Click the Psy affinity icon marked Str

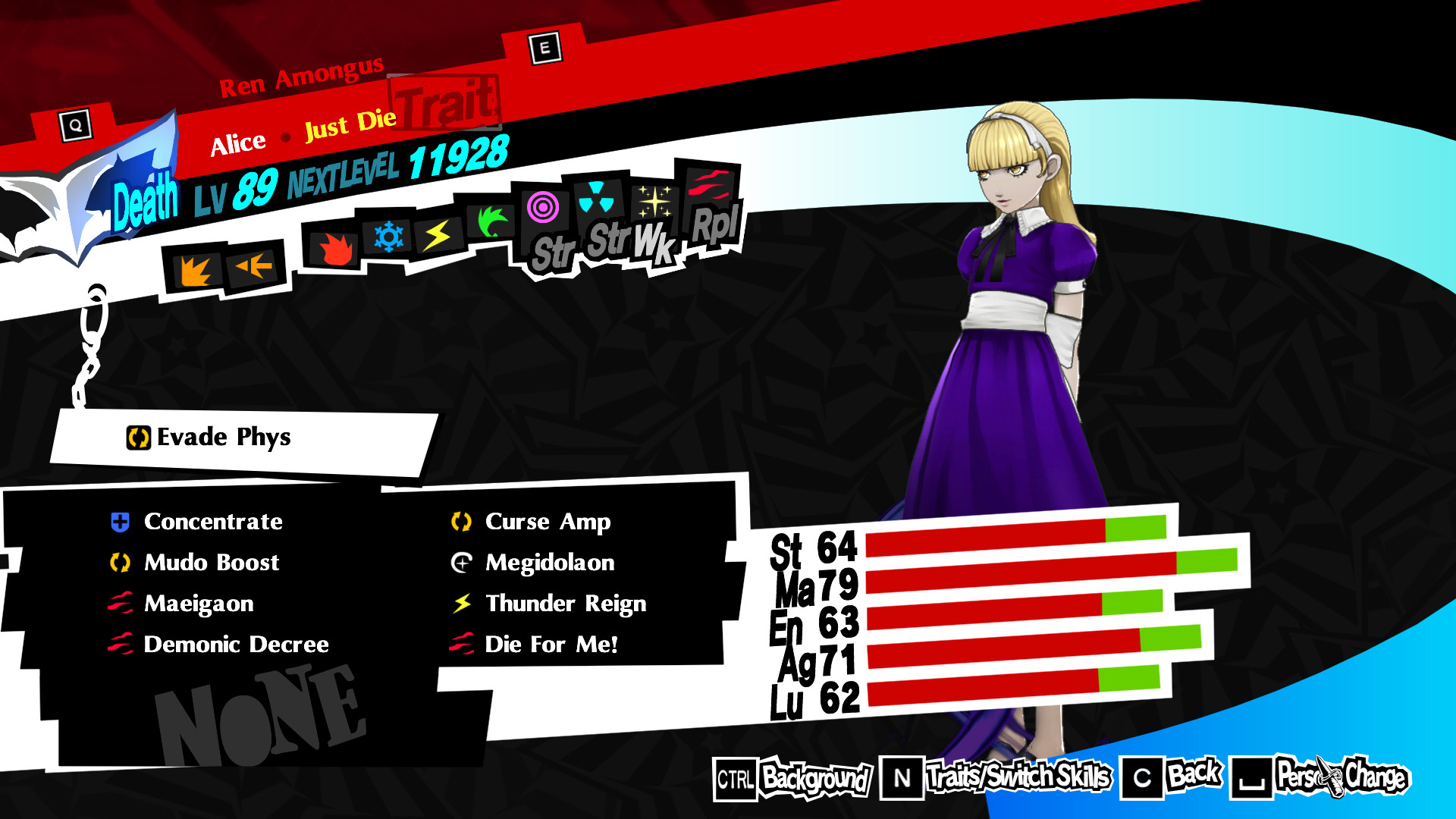click(x=543, y=210)
